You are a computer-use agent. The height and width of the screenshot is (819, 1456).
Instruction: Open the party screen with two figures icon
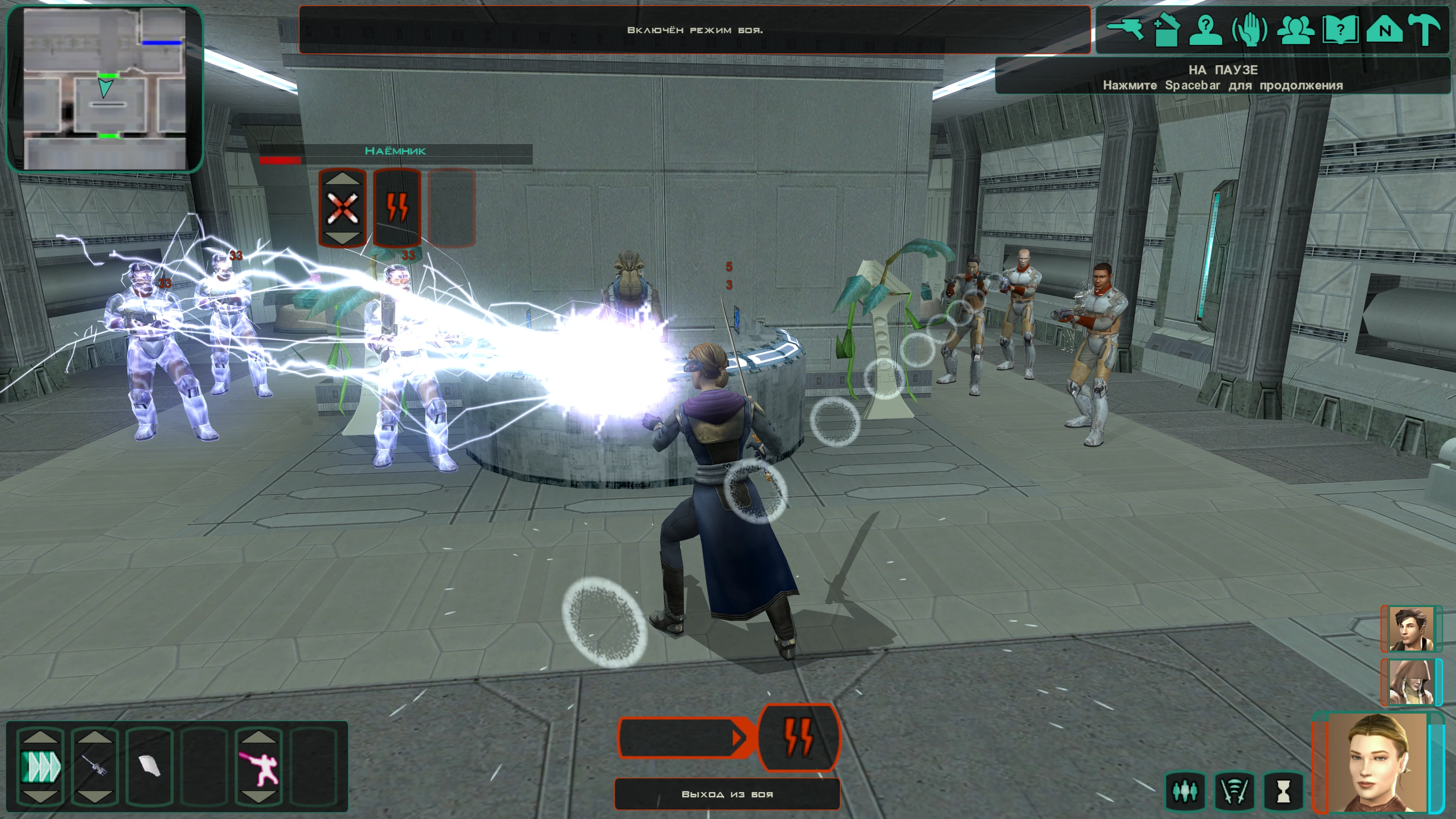point(1295,29)
